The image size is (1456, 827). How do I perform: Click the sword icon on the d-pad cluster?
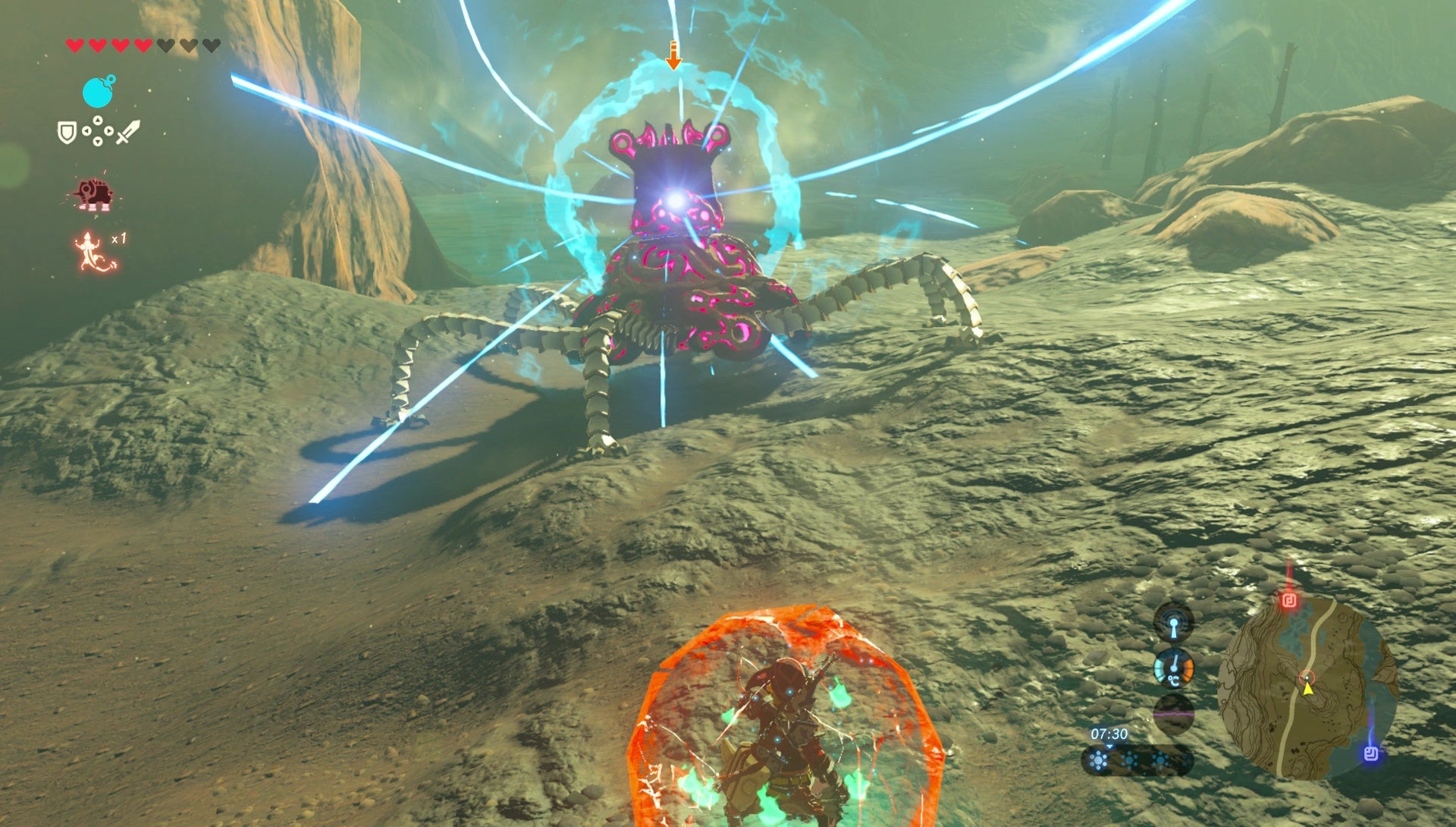(x=129, y=130)
